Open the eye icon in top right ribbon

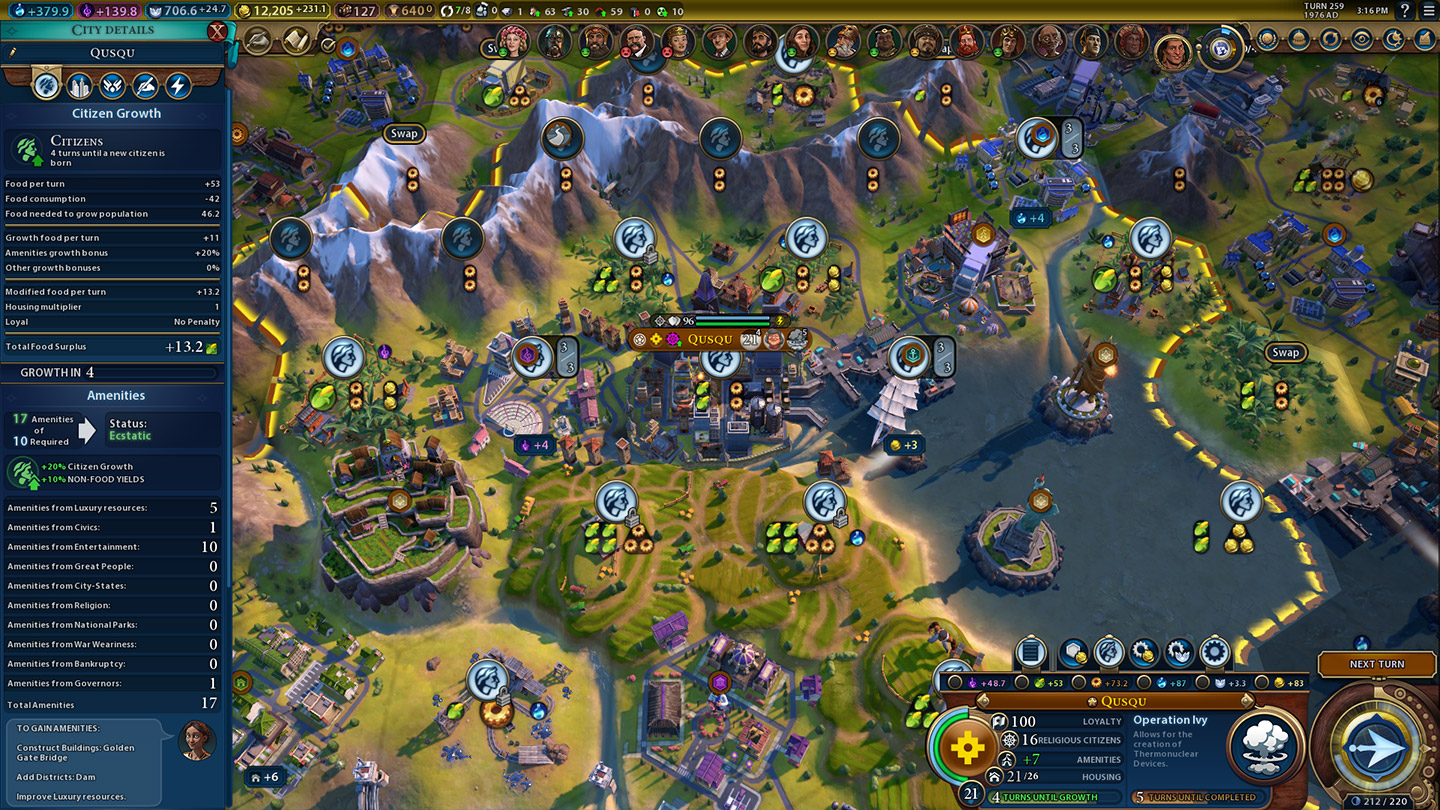click(1361, 40)
